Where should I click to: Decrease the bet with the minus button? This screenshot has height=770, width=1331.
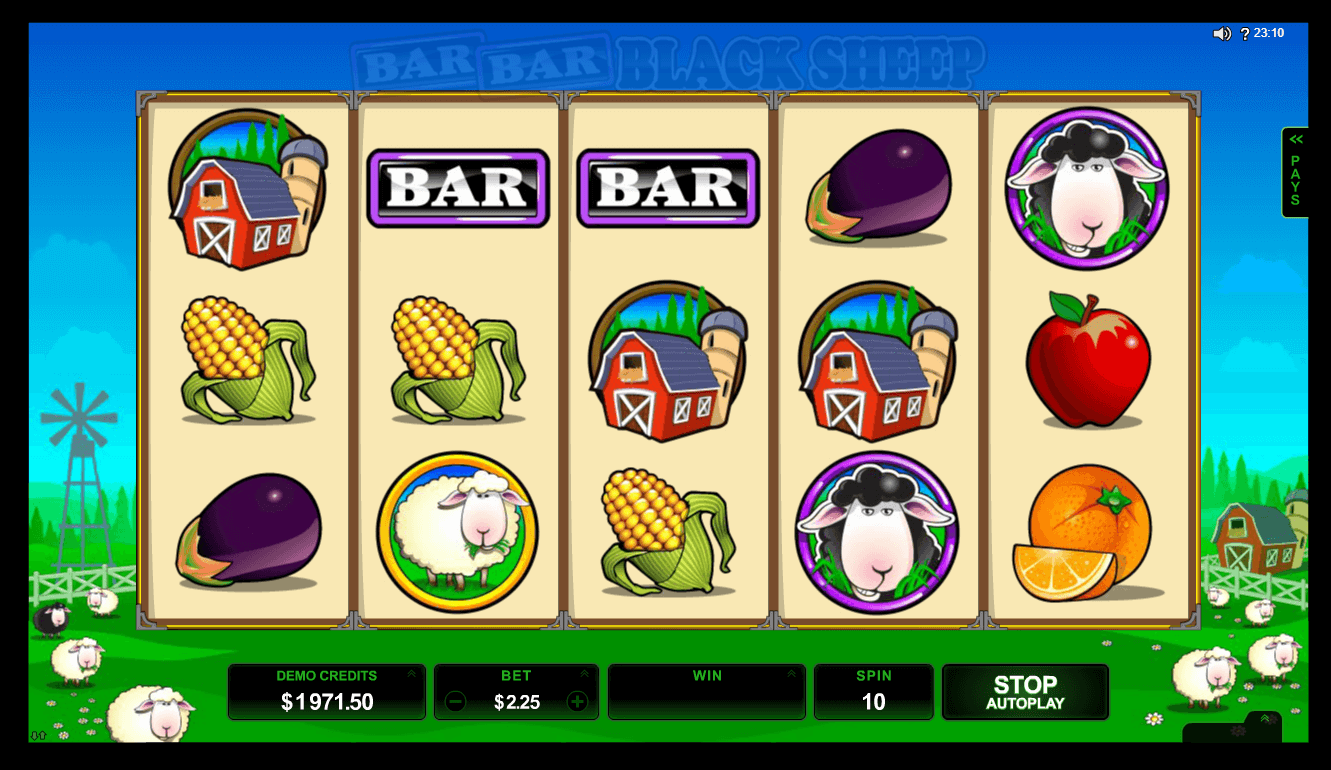[x=455, y=702]
